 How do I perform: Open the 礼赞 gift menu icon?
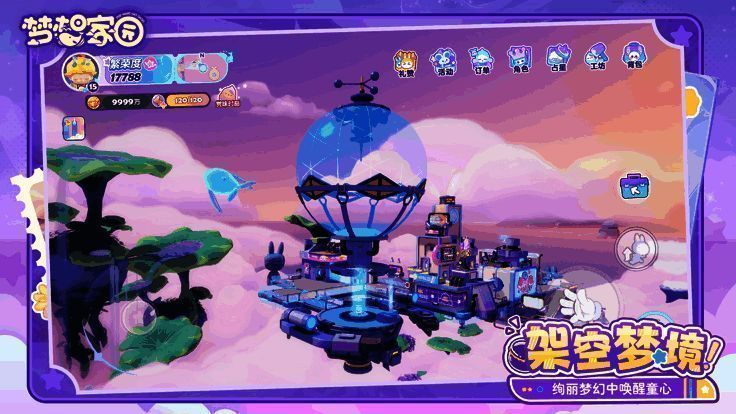pyautogui.click(x=405, y=59)
